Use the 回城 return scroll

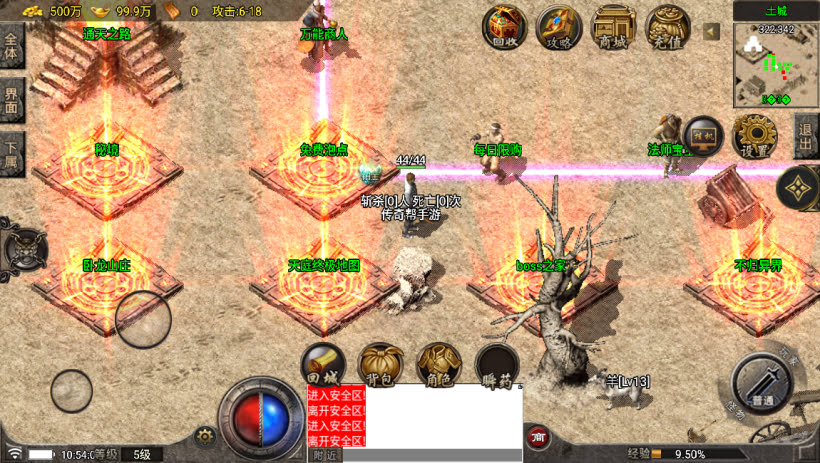tap(325, 365)
